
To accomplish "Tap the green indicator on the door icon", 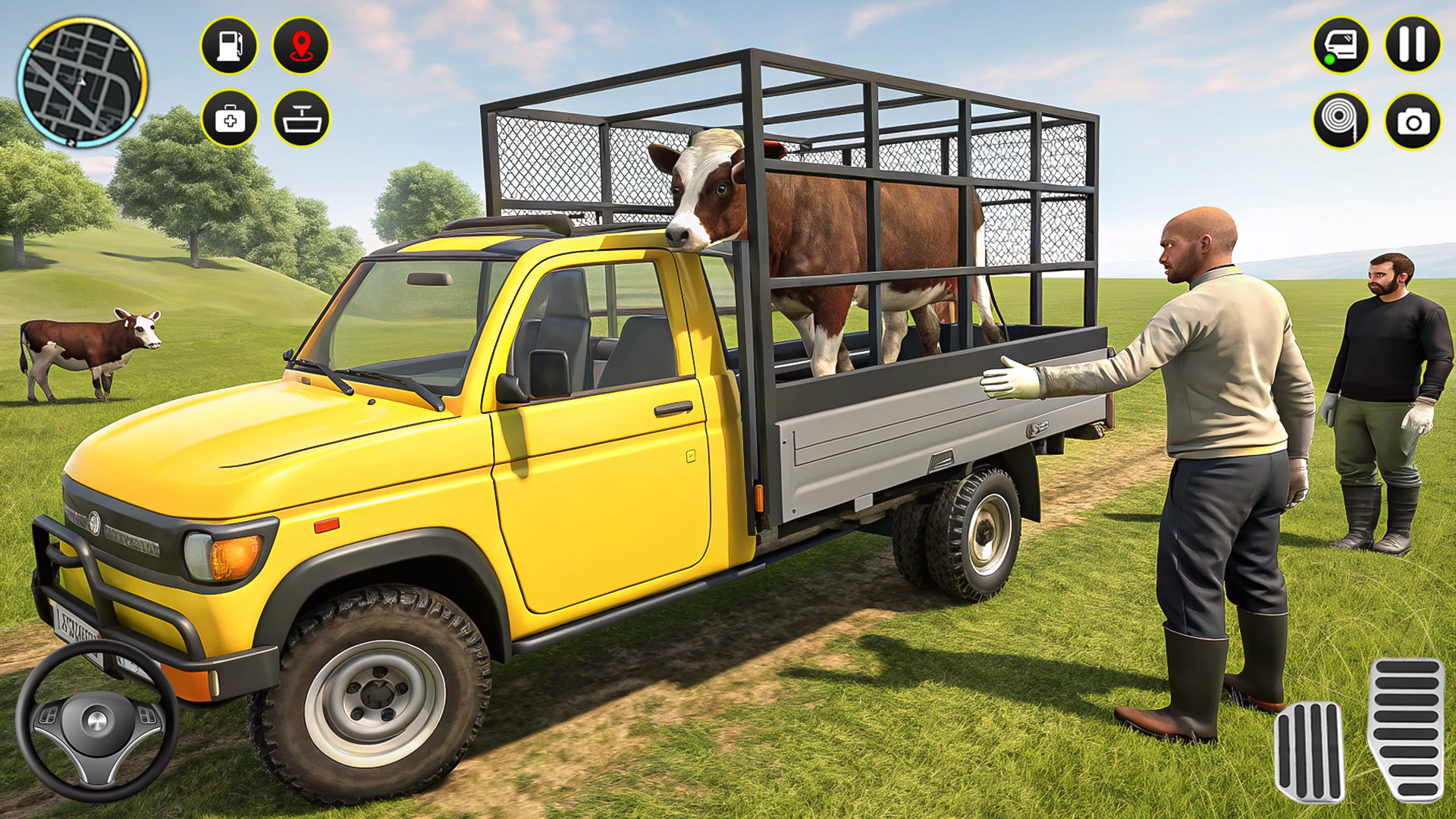I will coord(1329,61).
